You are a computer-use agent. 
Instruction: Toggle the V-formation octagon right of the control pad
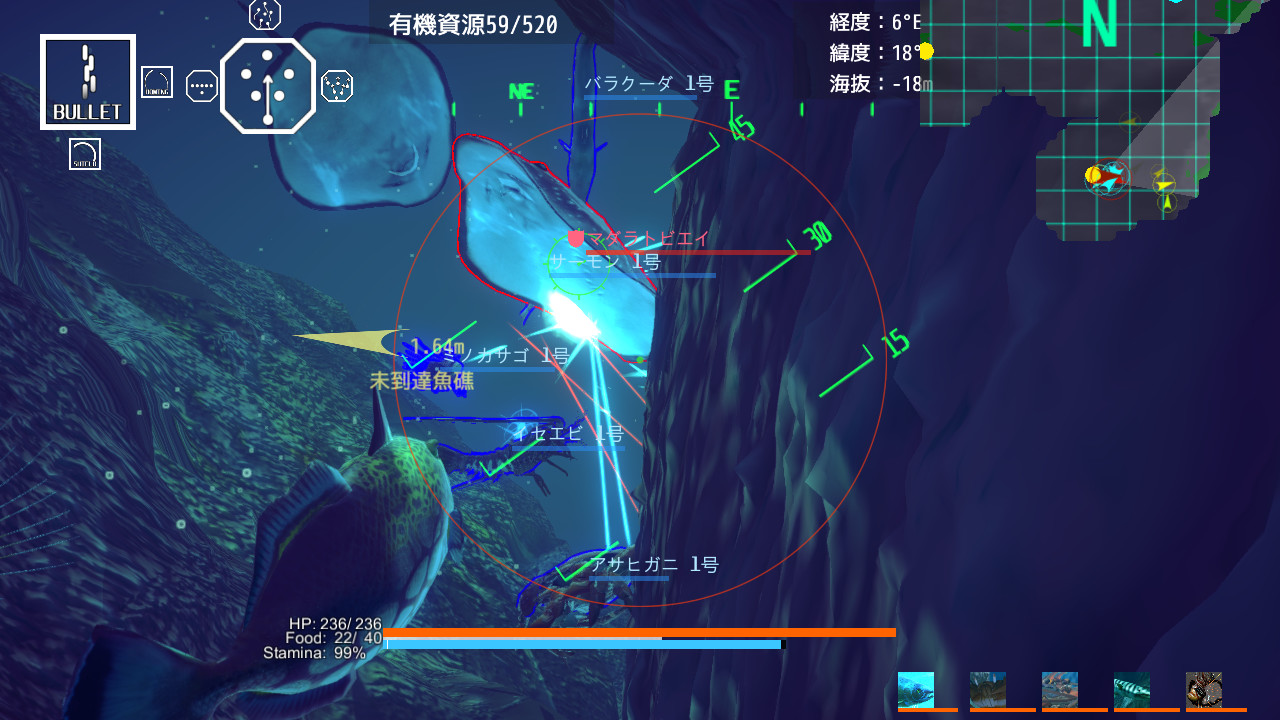(337, 86)
